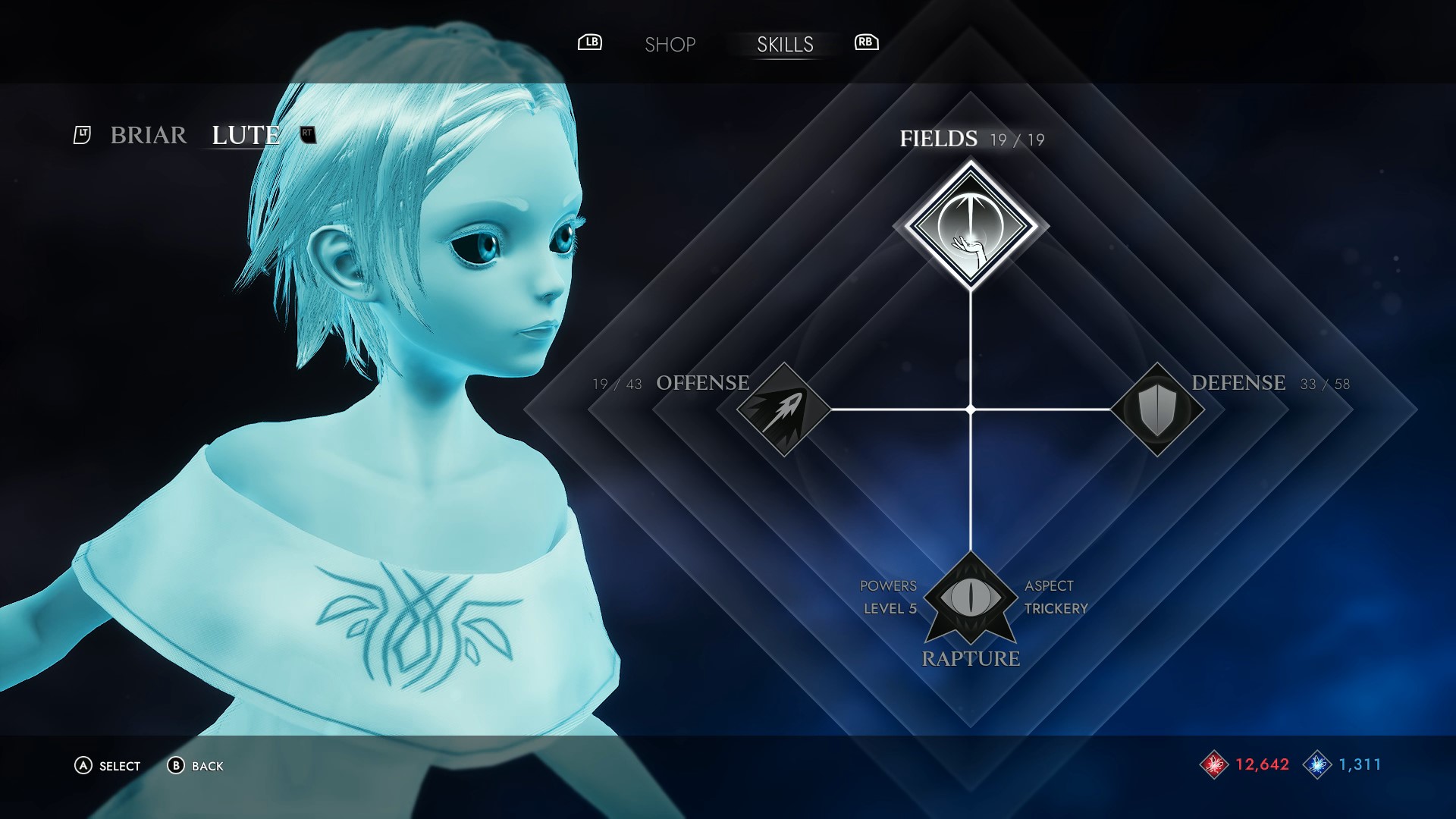This screenshot has width=1456, height=819.
Task: Choose the Lute character
Action: click(246, 135)
